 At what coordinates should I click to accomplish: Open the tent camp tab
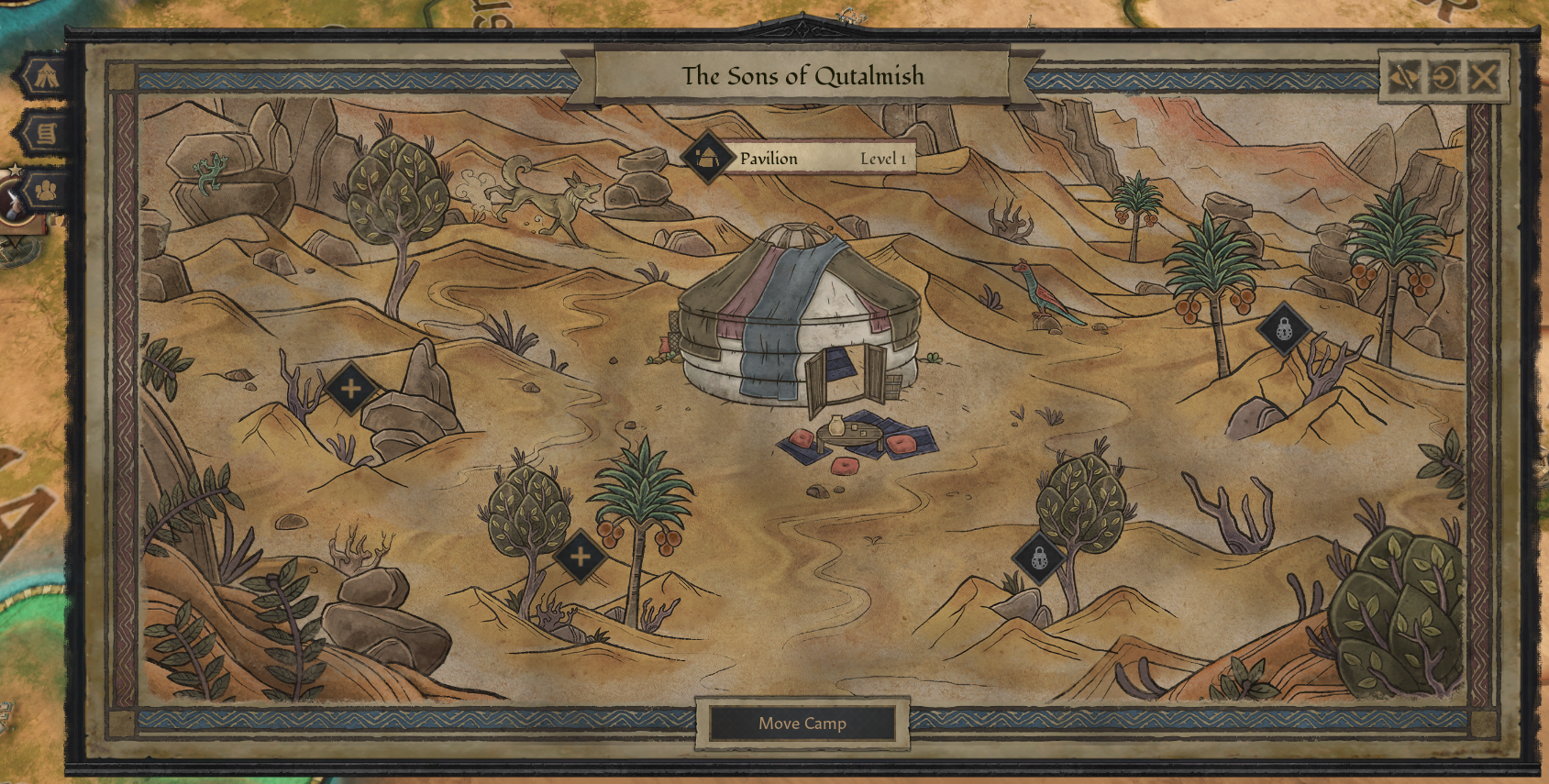tap(43, 77)
